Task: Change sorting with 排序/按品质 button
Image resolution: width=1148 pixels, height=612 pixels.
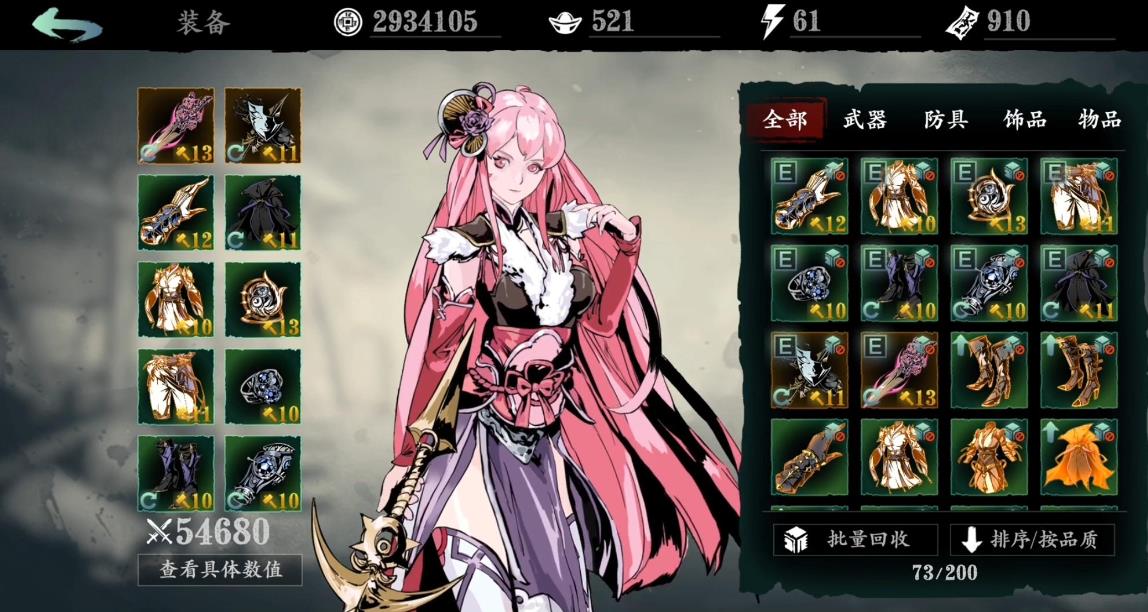Action: point(1032,539)
